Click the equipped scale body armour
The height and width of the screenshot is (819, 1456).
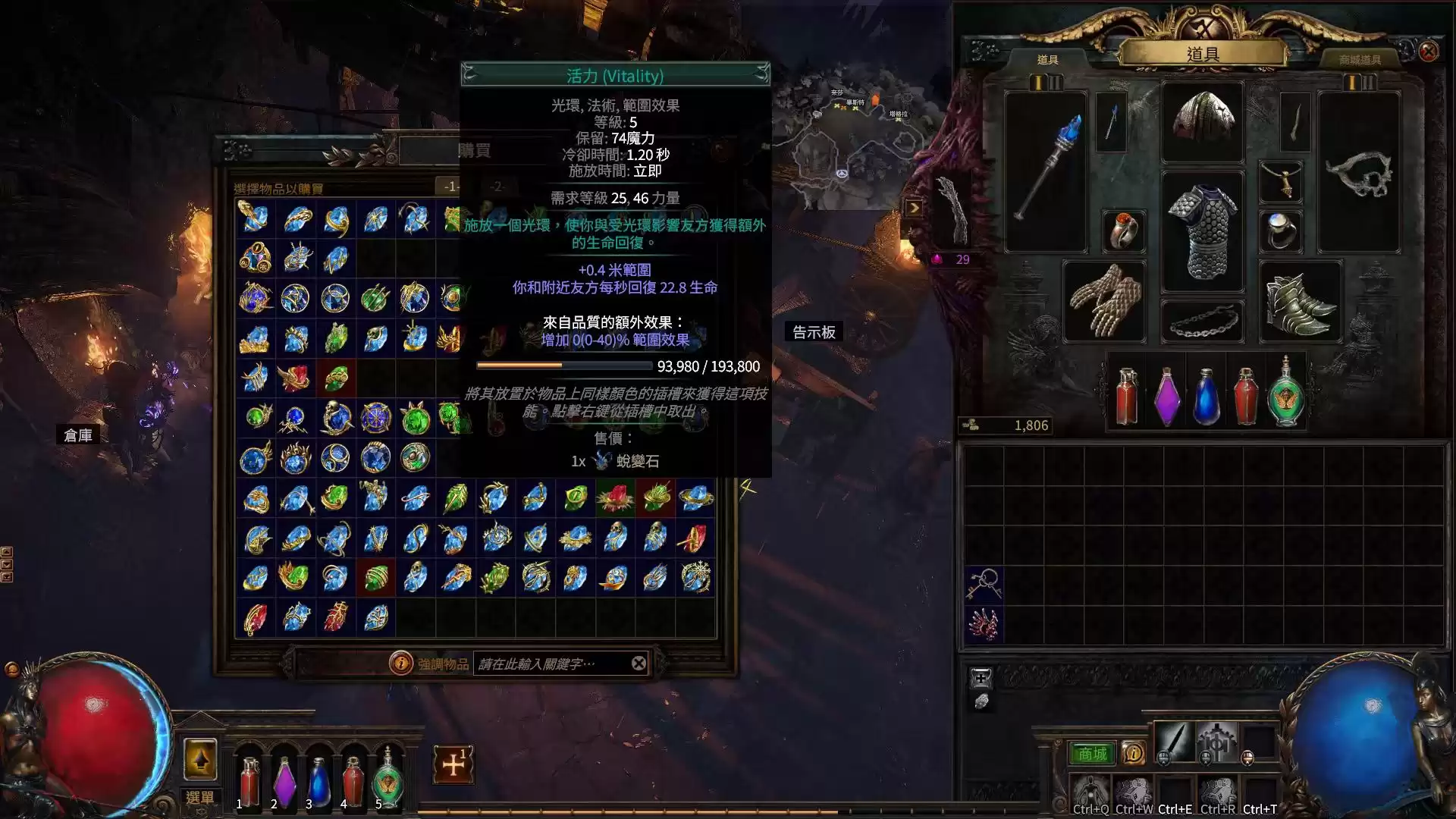(1203, 232)
